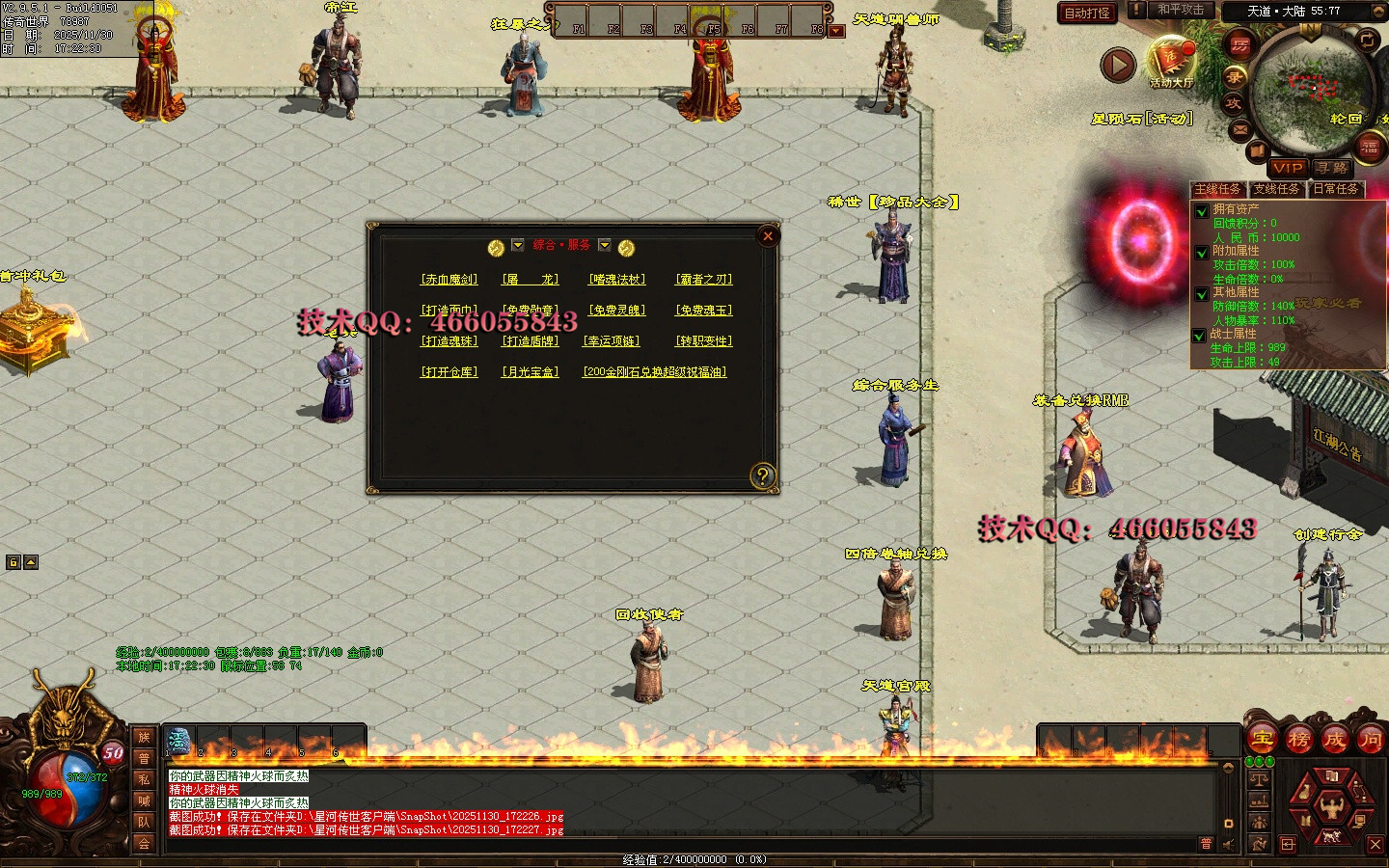This screenshot has height=868, width=1389.
Task: Uncheck the 拥有资产 checkbox
Action: pyautogui.click(x=1201, y=211)
